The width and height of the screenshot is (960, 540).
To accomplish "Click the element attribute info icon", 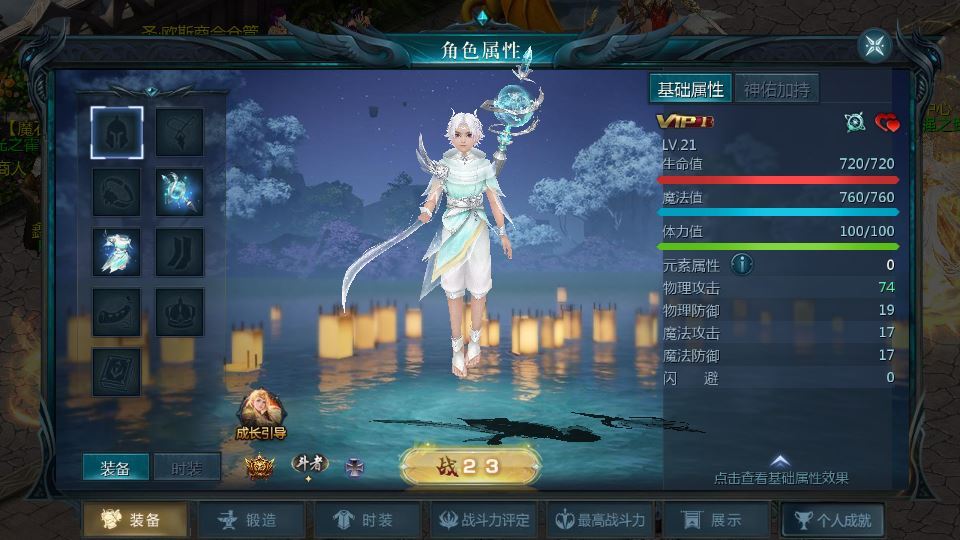I will (741, 264).
